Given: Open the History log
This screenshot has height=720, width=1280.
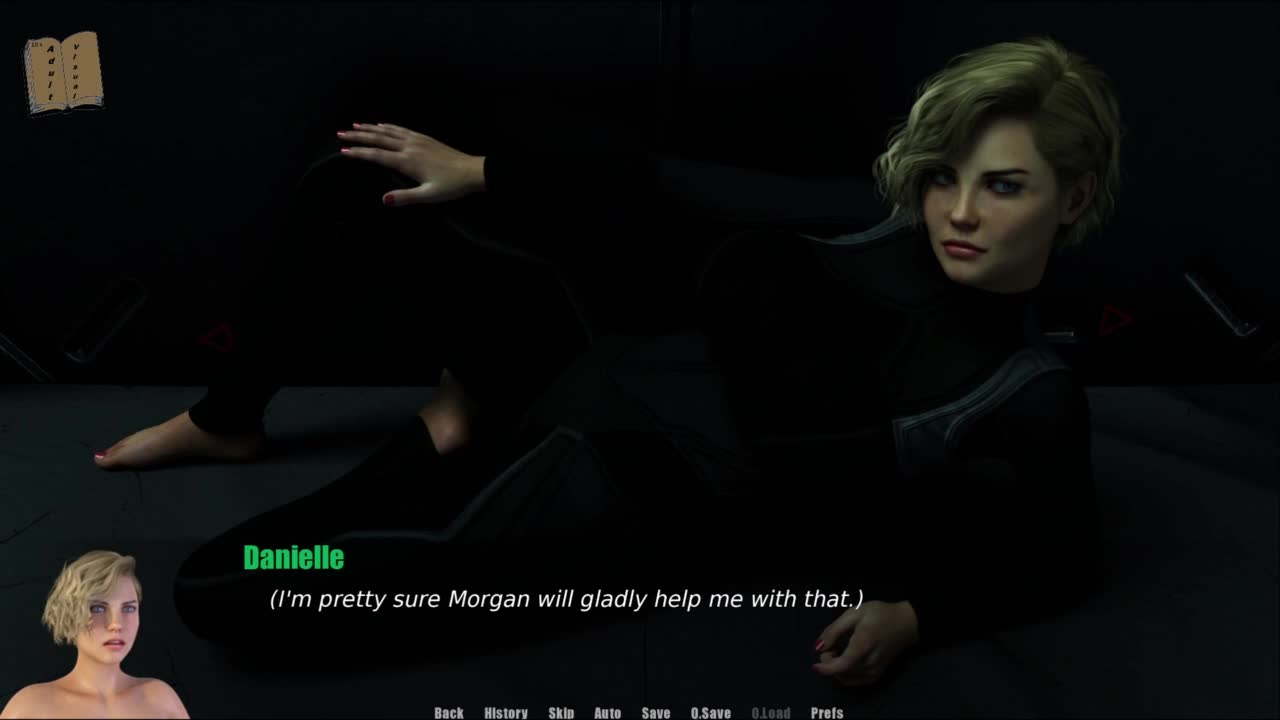Looking at the screenshot, I should [506, 712].
